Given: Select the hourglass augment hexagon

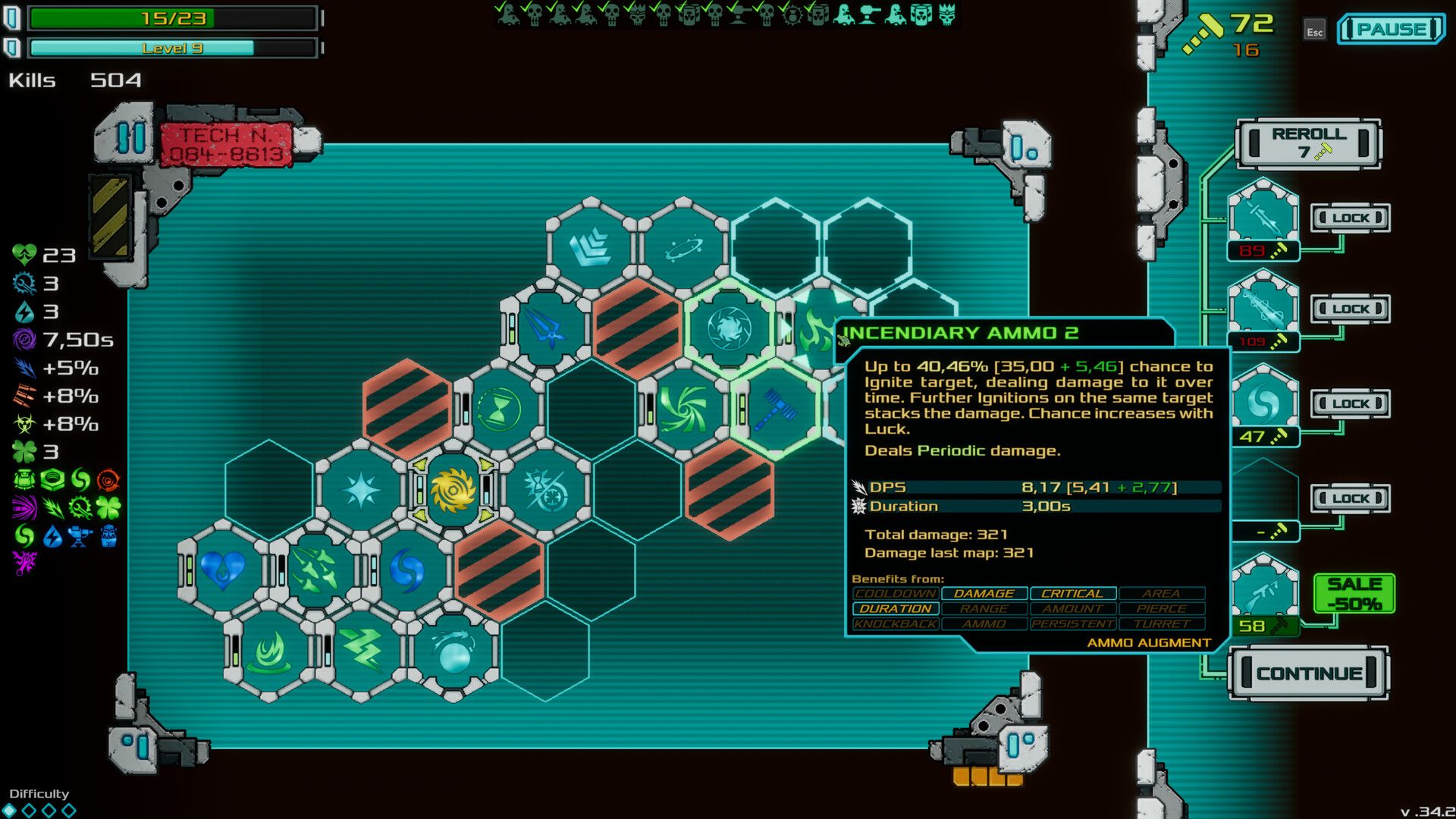Looking at the screenshot, I should (500, 411).
